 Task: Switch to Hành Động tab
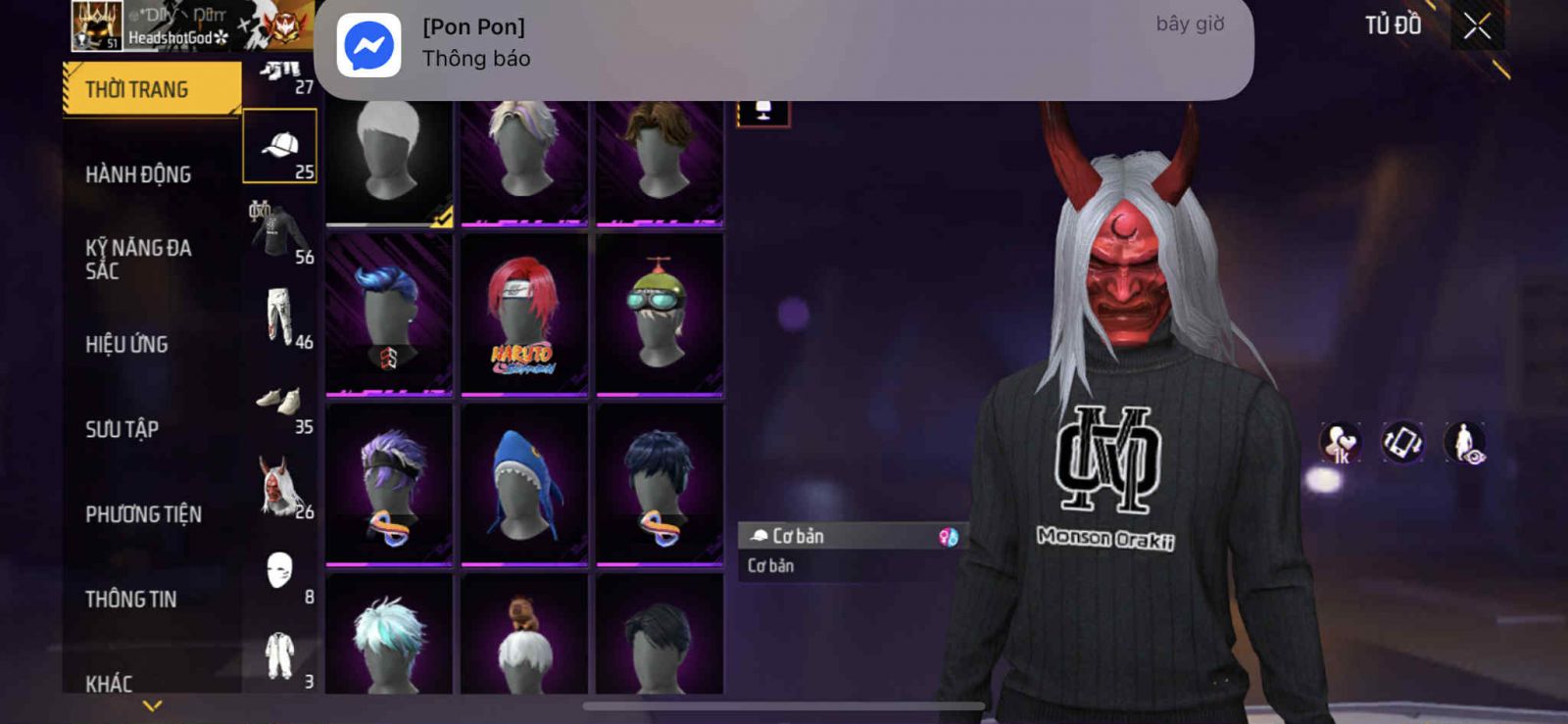coord(138,174)
